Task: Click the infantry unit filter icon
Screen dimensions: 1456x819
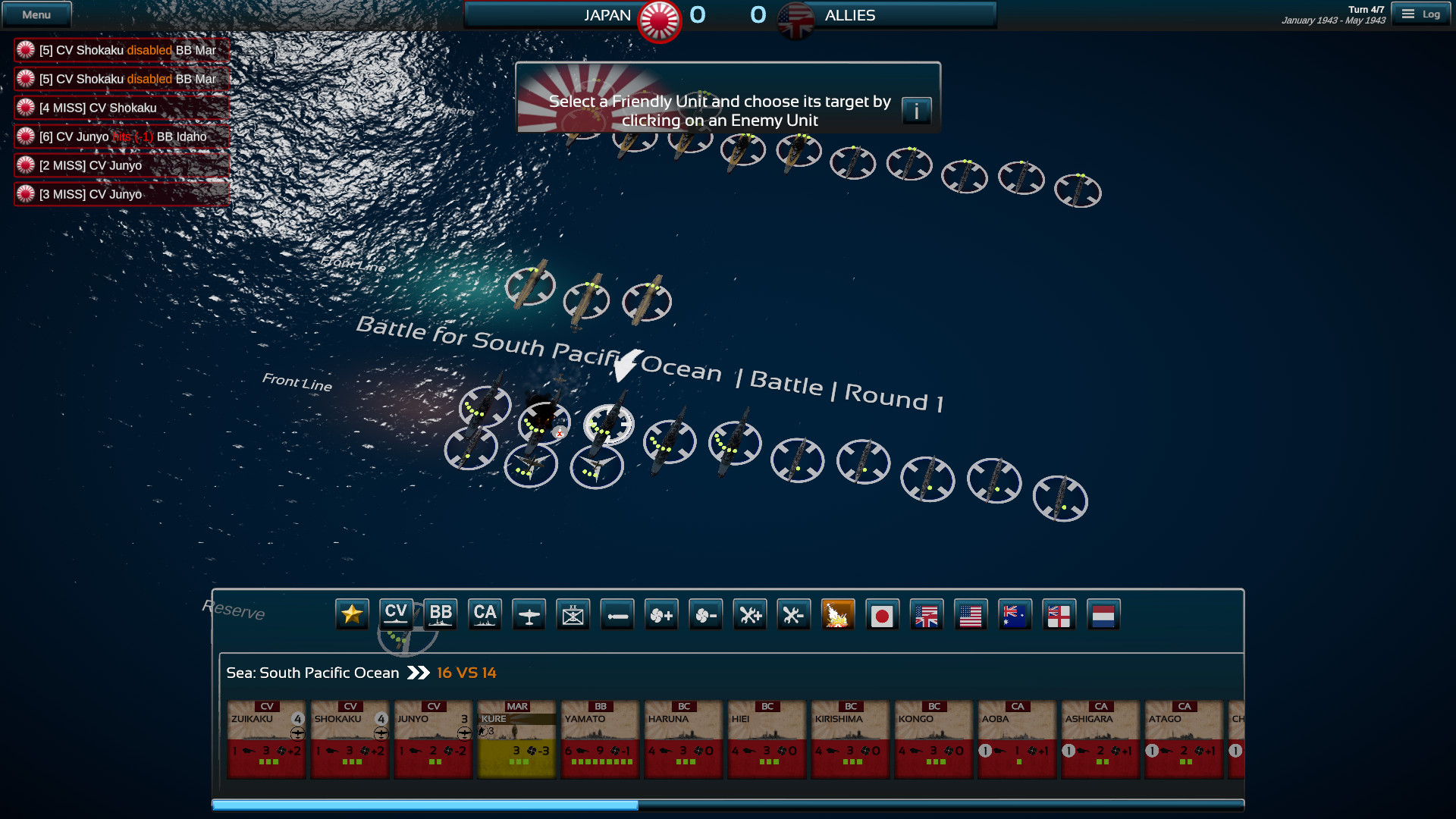Action: point(573,614)
